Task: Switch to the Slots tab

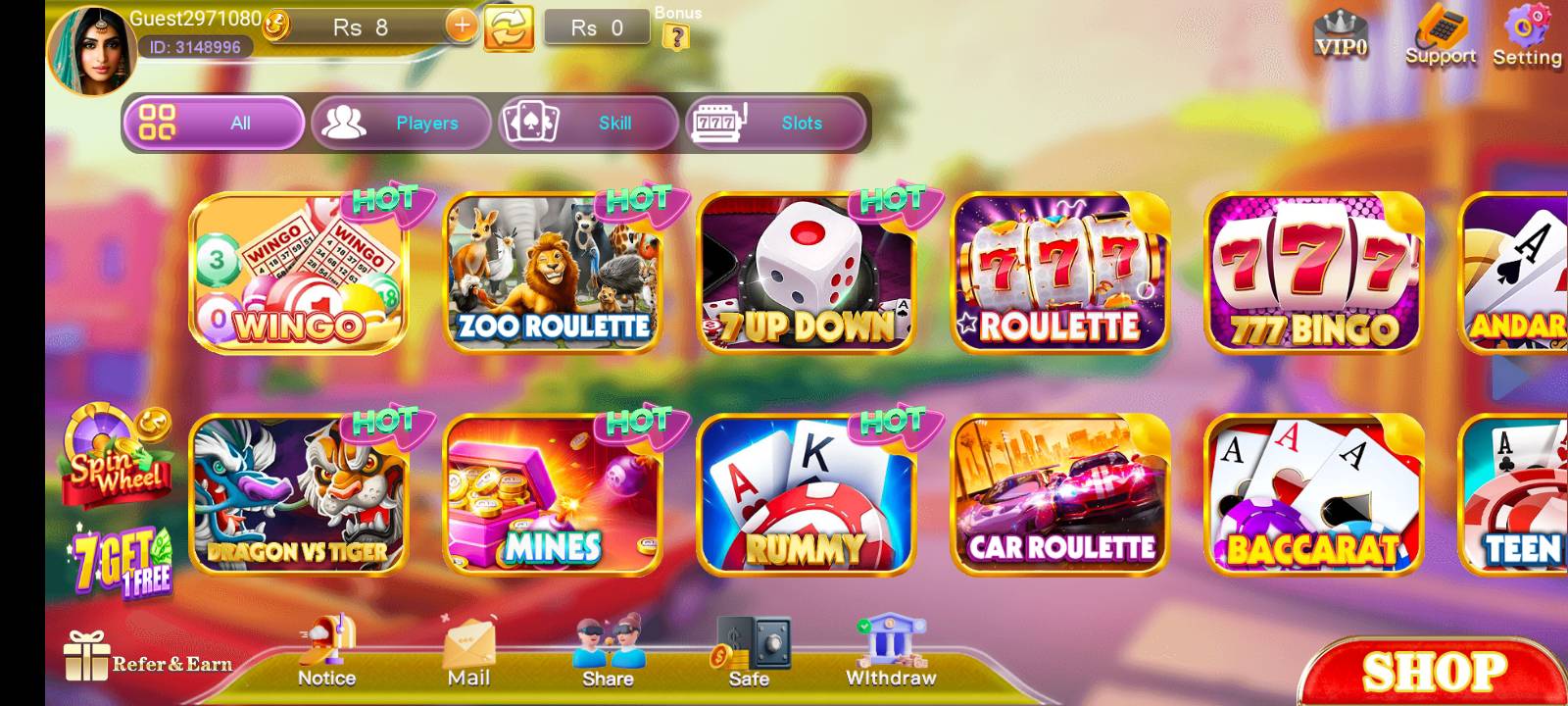Action: 773,124
